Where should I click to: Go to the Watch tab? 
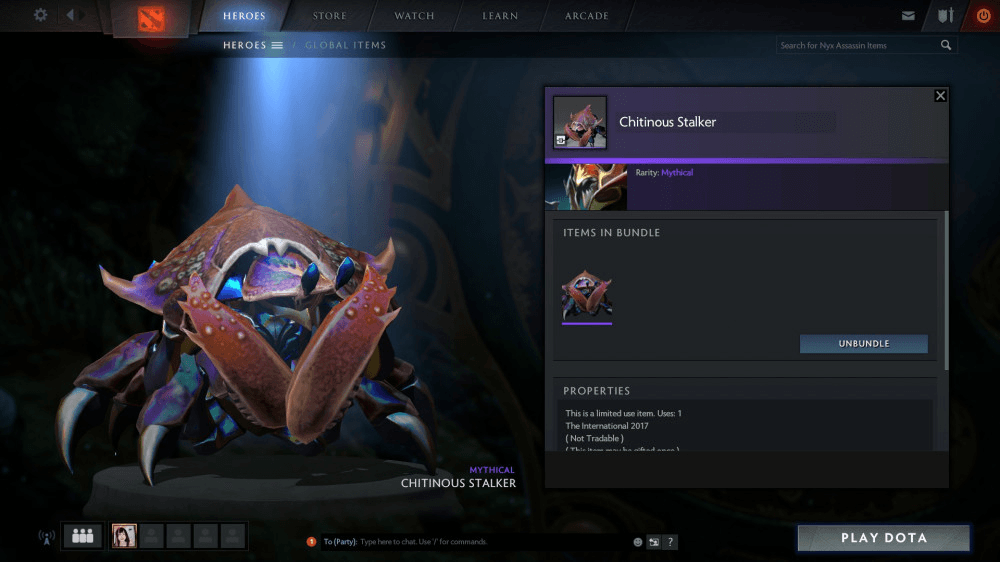pos(414,16)
